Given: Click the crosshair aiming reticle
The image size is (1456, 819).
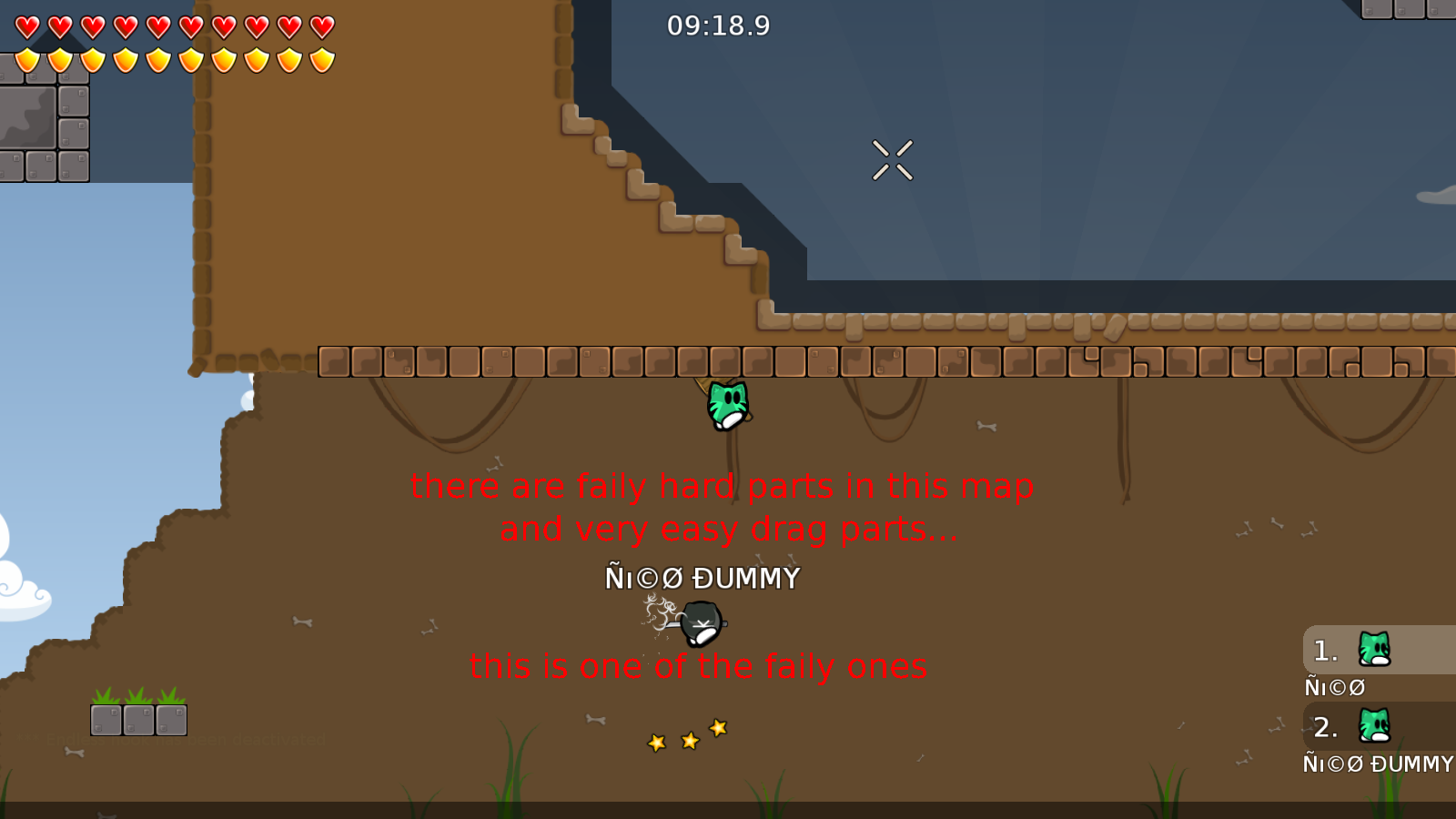Looking at the screenshot, I should (893, 160).
